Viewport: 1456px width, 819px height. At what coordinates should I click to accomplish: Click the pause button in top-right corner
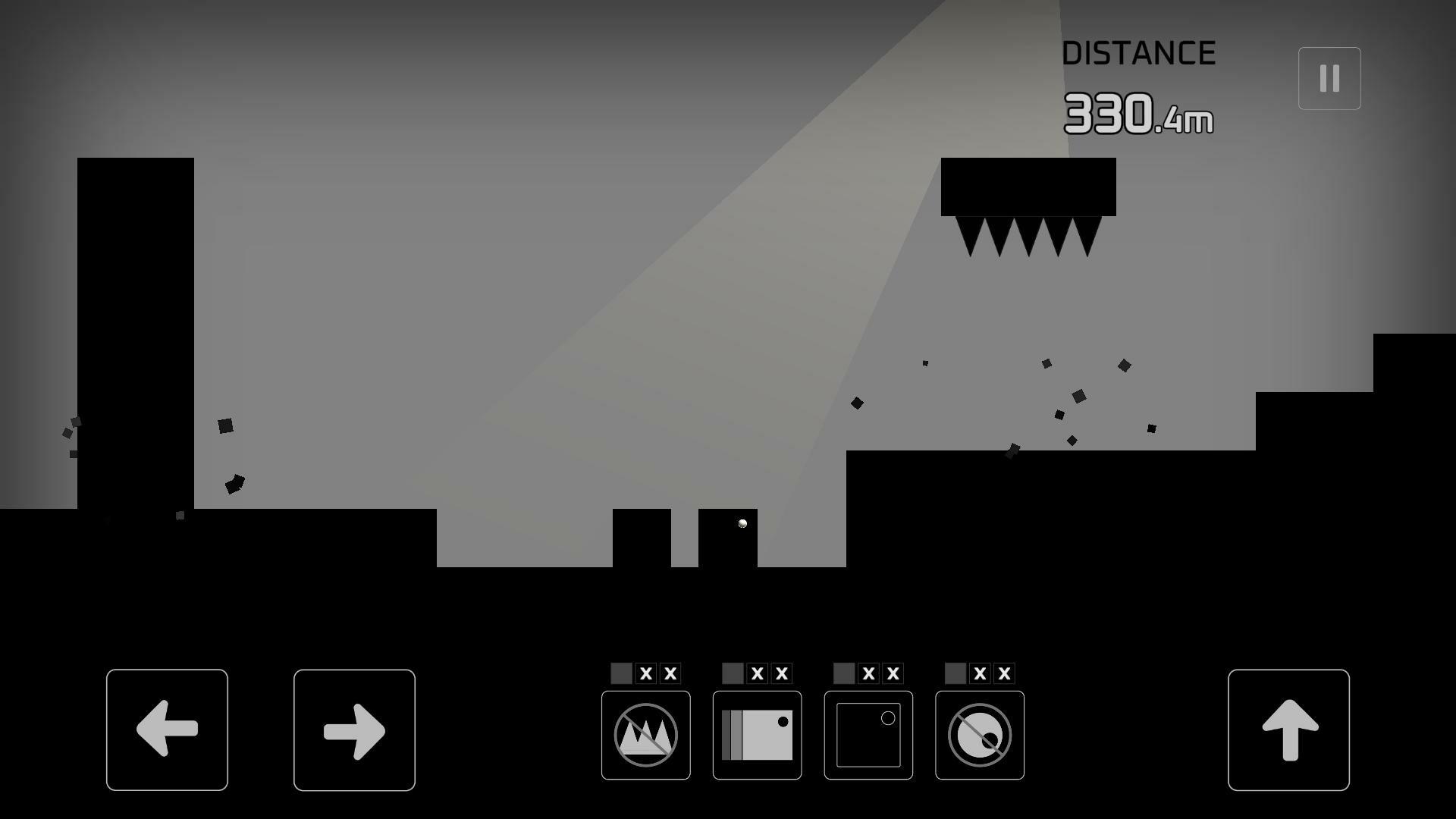point(1329,77)
